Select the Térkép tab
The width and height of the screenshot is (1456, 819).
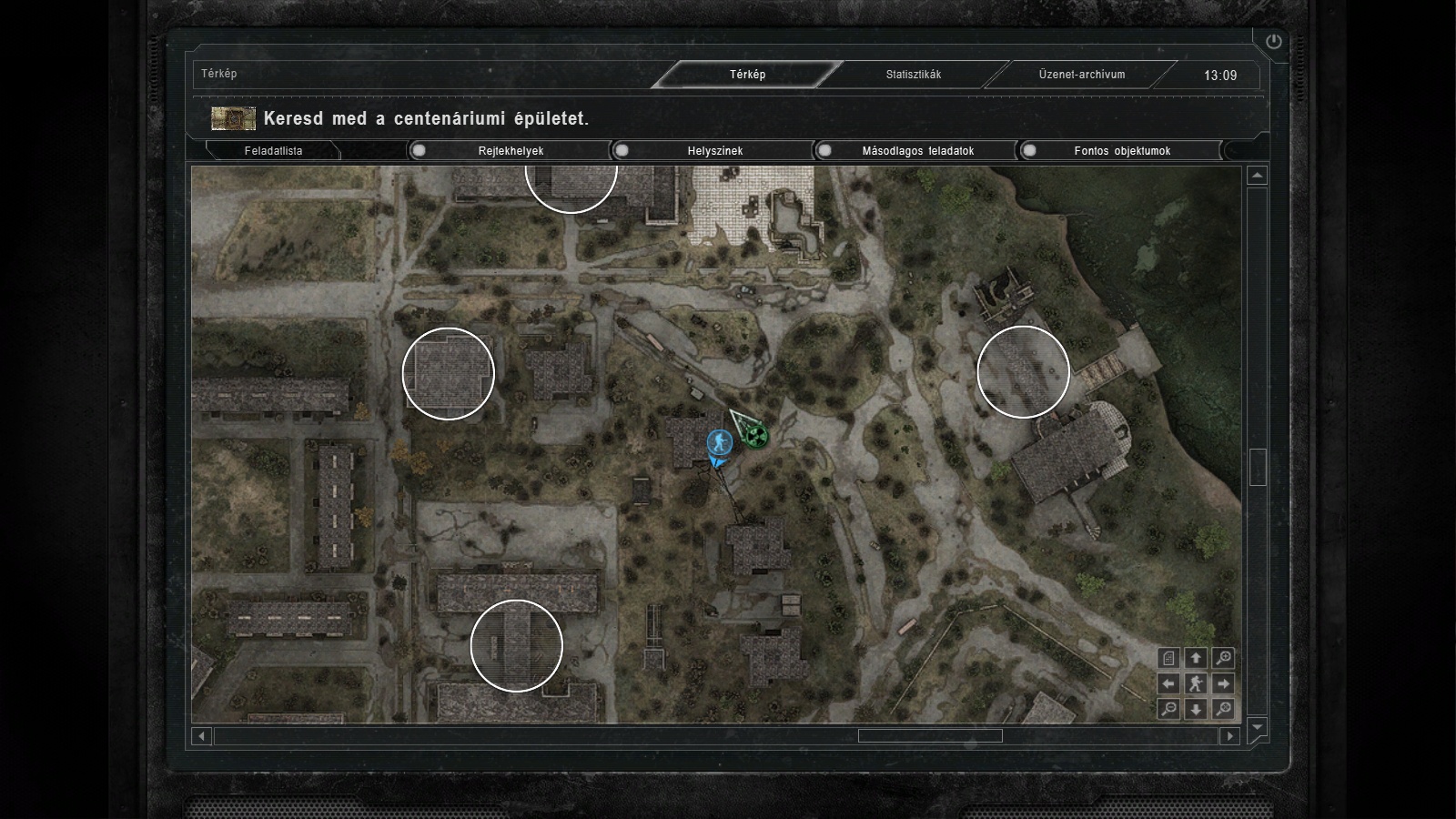click(x=747, y=75)
